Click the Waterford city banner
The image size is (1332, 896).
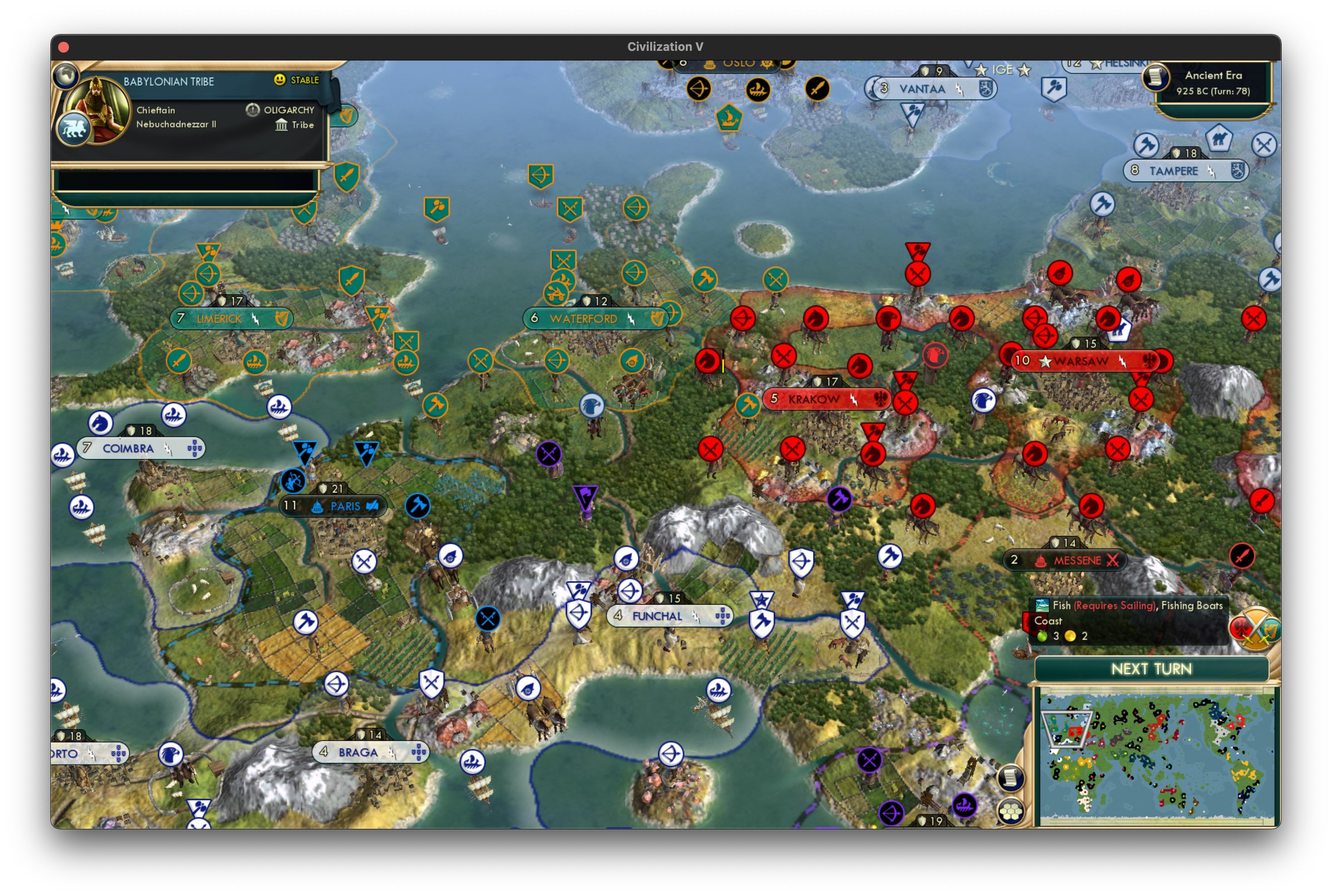(x=594, y=318)
